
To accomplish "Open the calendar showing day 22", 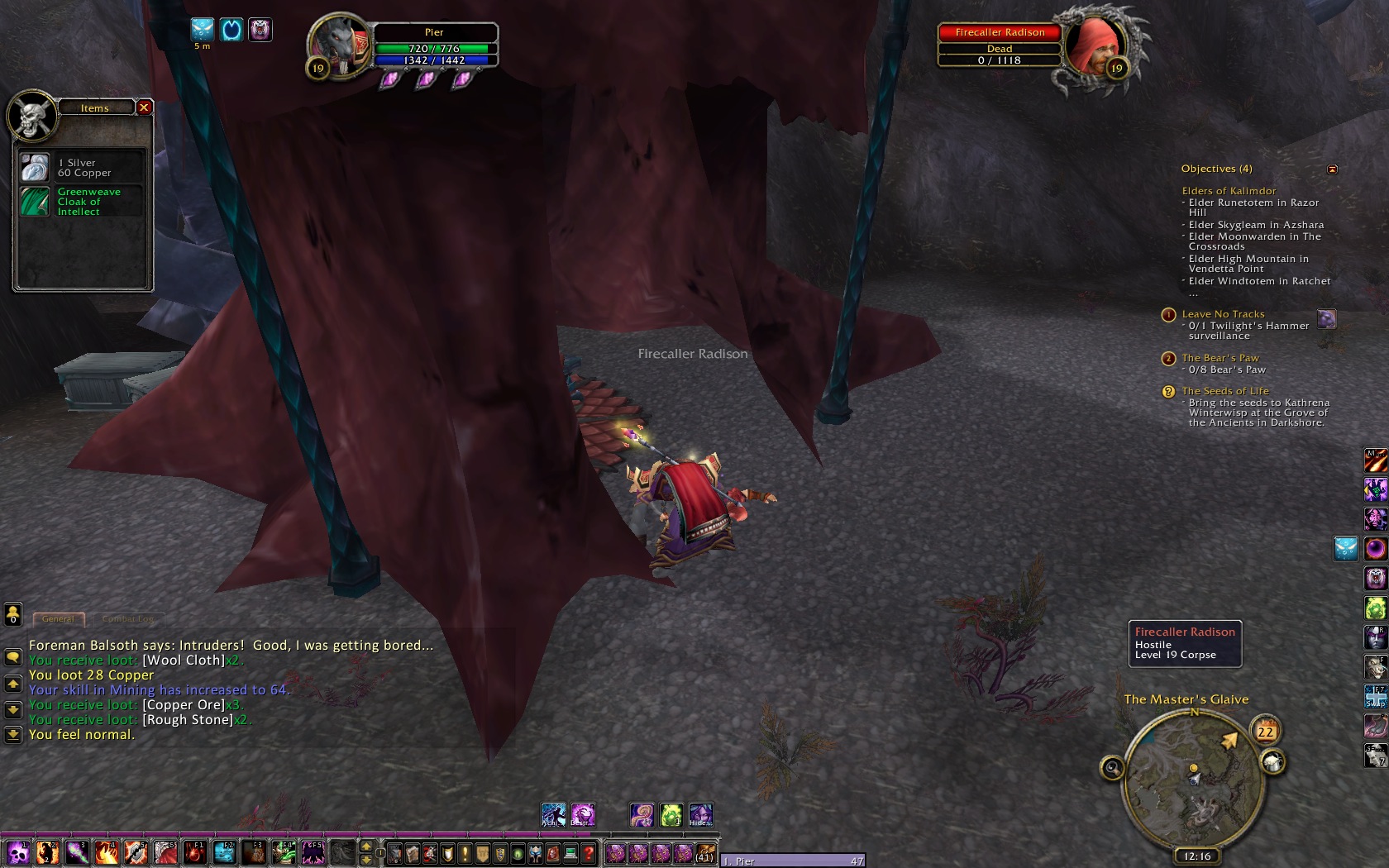I will coord(1266,732).
